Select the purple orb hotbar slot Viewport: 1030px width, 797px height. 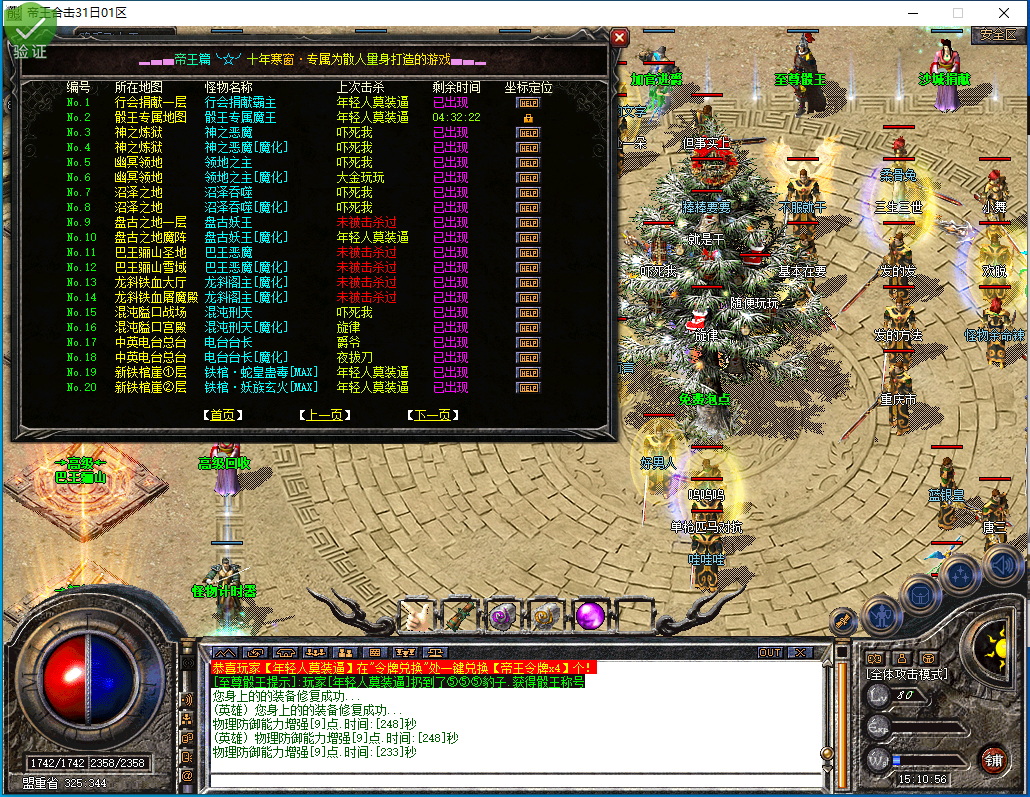coord(590,615)
